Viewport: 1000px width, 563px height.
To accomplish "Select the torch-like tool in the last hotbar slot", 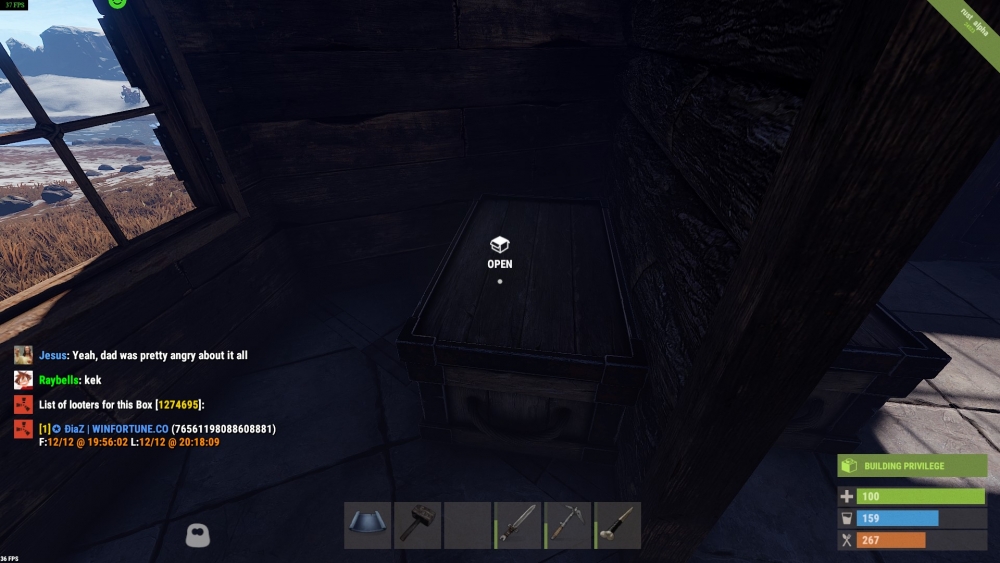I will [x=618, y=525].
